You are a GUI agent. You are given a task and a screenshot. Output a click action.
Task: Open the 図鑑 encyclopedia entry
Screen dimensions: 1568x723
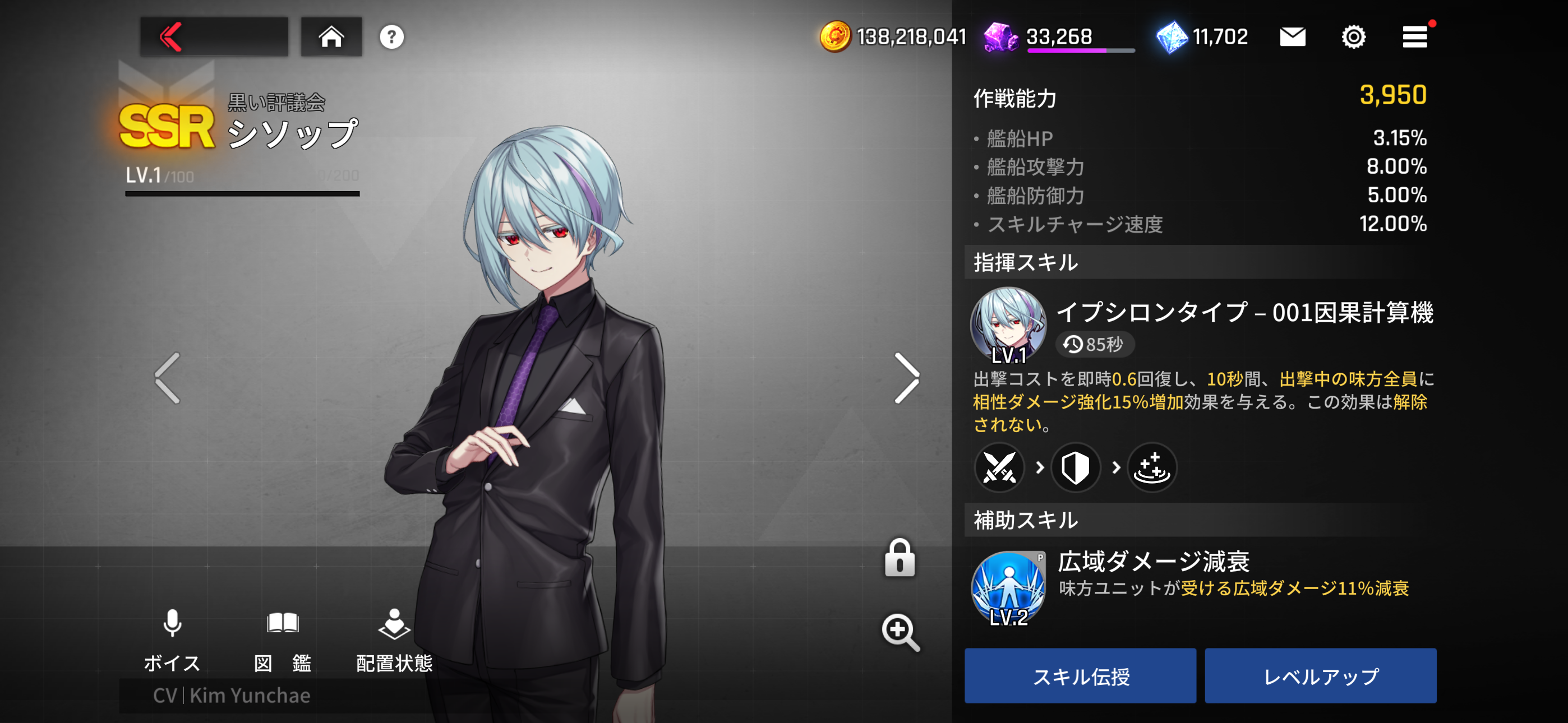click(283, 639)
